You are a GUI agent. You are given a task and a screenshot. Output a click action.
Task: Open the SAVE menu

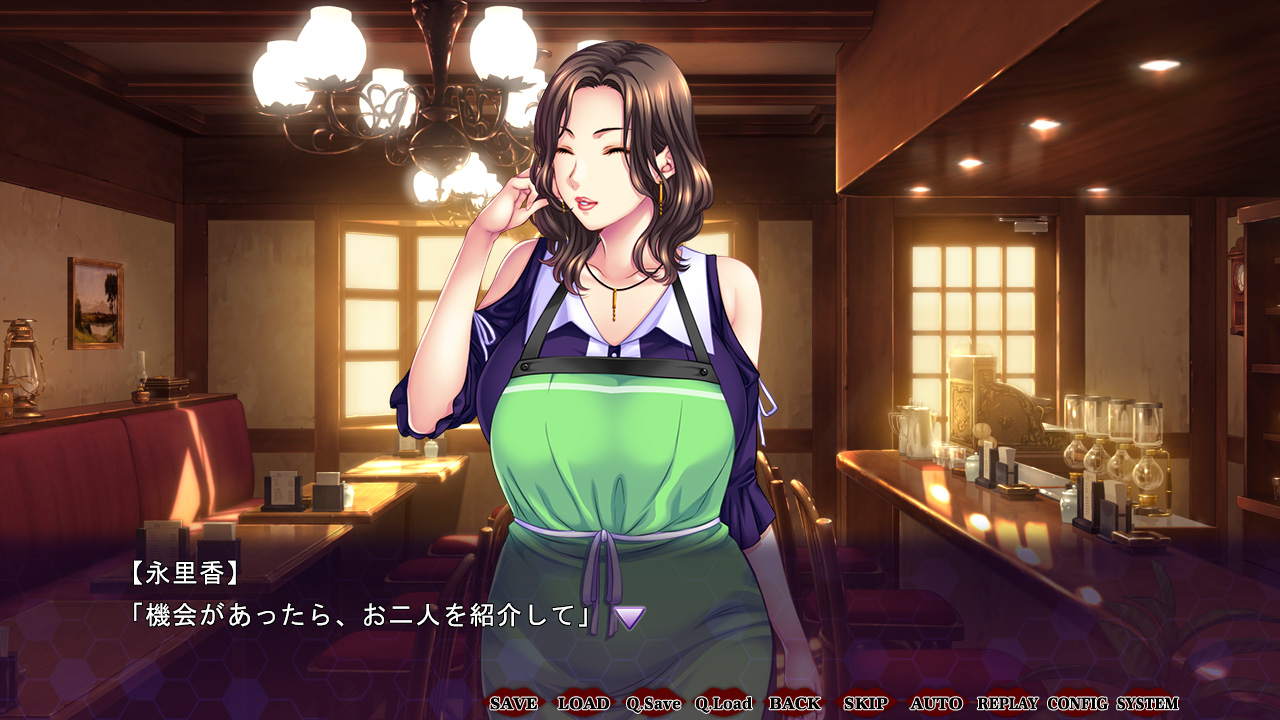pos(513,703)
